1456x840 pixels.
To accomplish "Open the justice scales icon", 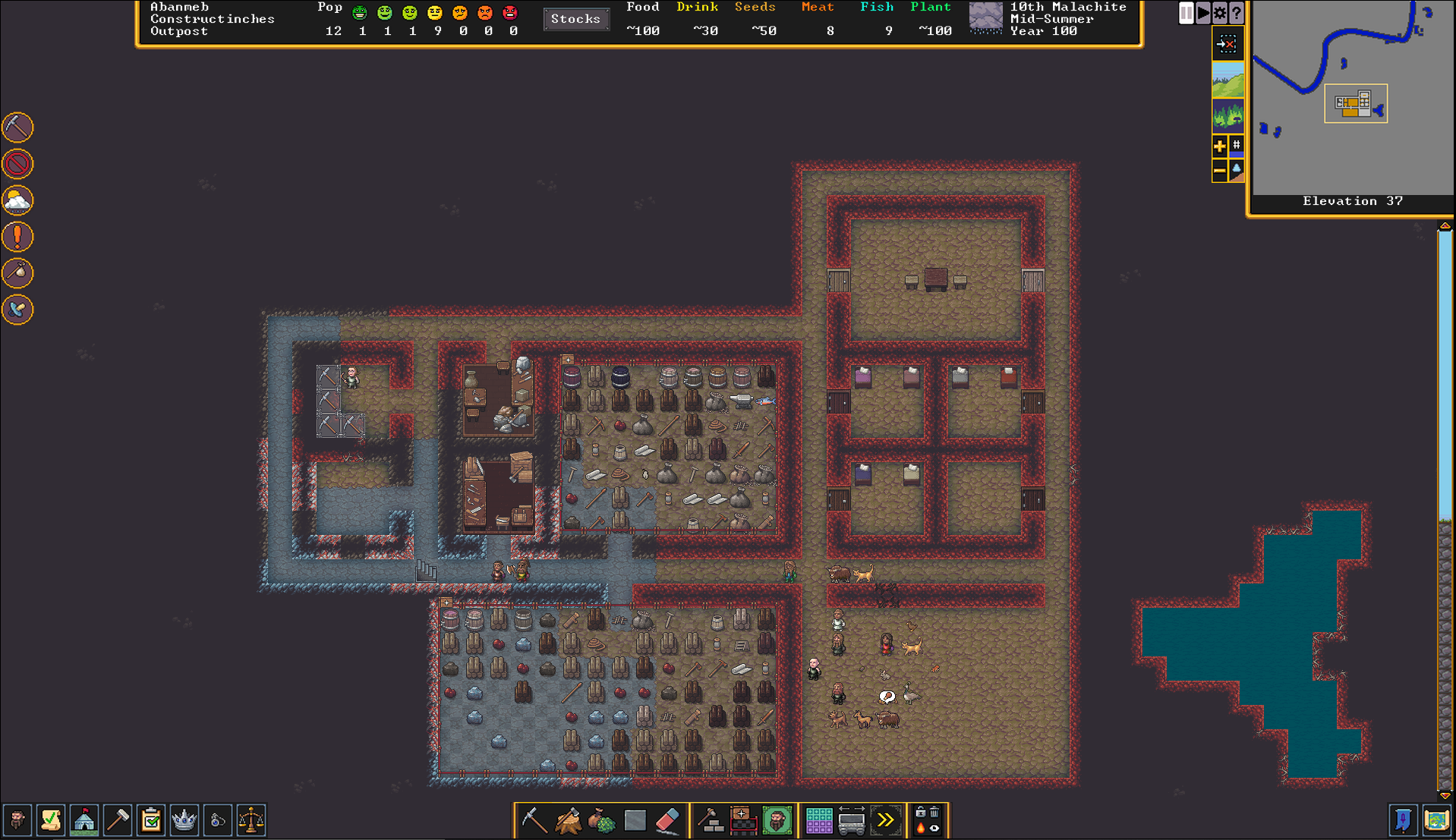I will click(251, 820).
